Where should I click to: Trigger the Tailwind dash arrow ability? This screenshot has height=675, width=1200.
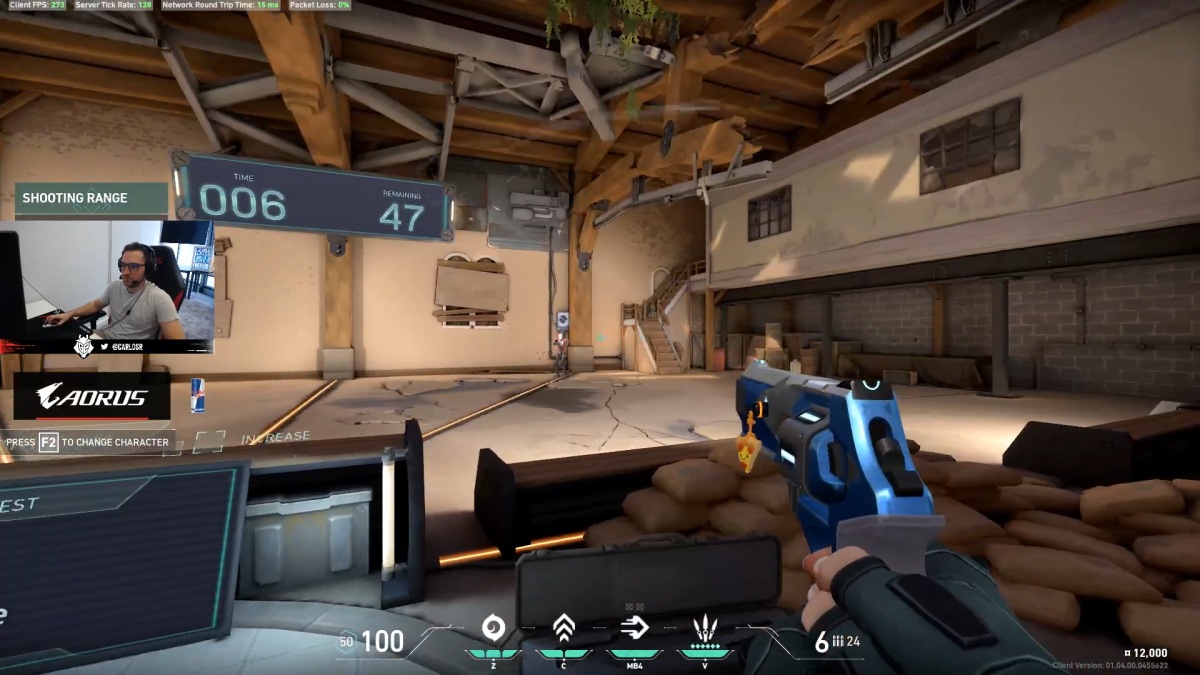(x=635, y=627)
